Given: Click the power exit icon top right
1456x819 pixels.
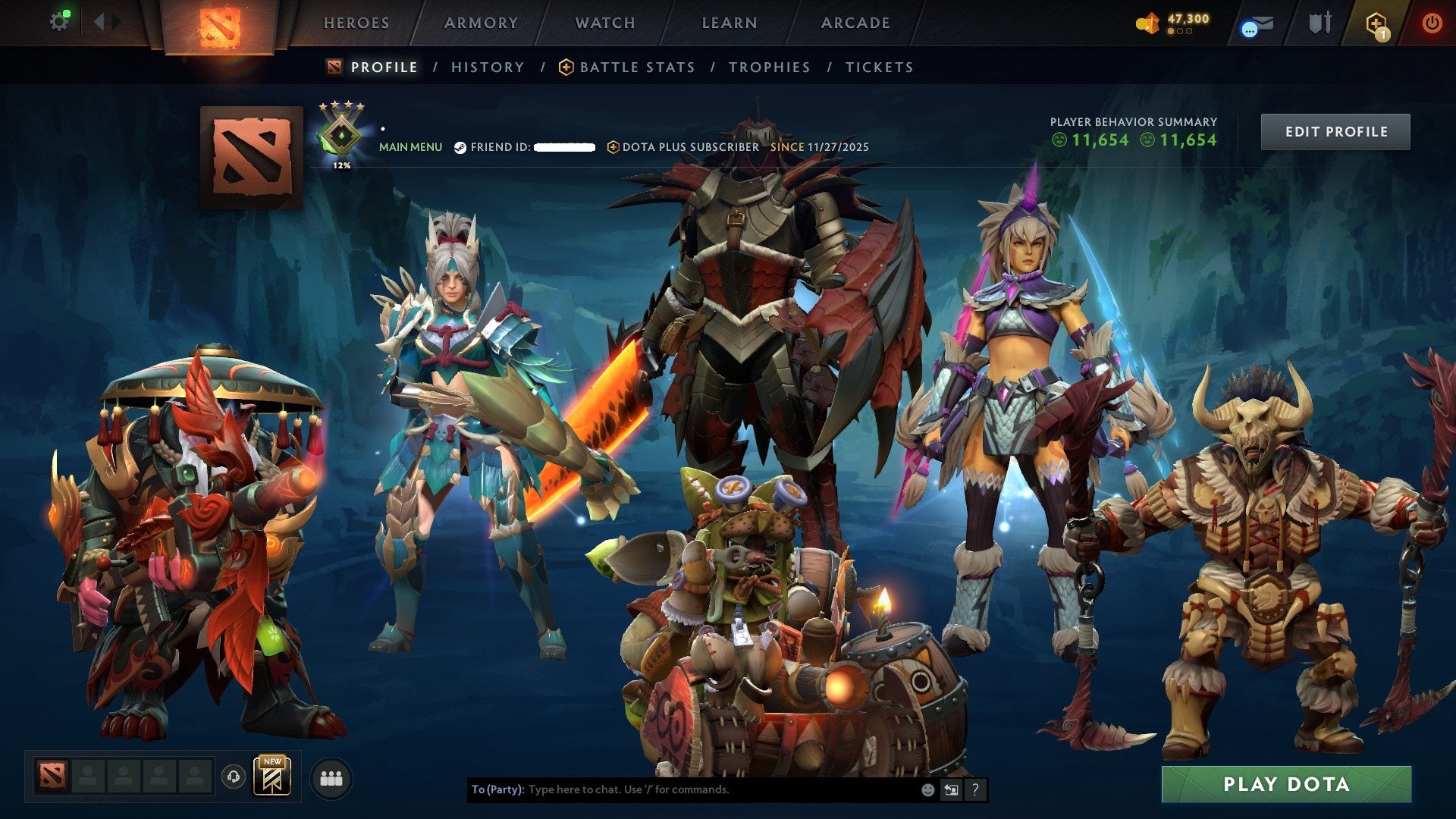Looking at the screenshot, I should point(1432,23).
